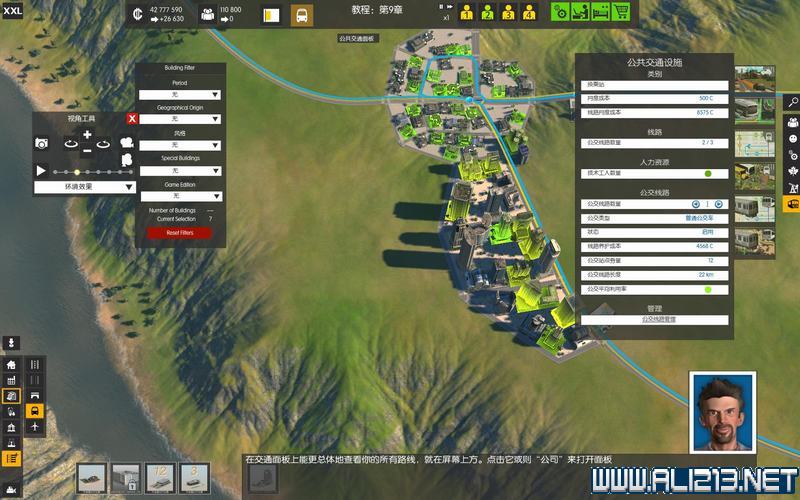800x500 pixels.
Task: Open the public transport bus panel in top bar
Action: 301,16
